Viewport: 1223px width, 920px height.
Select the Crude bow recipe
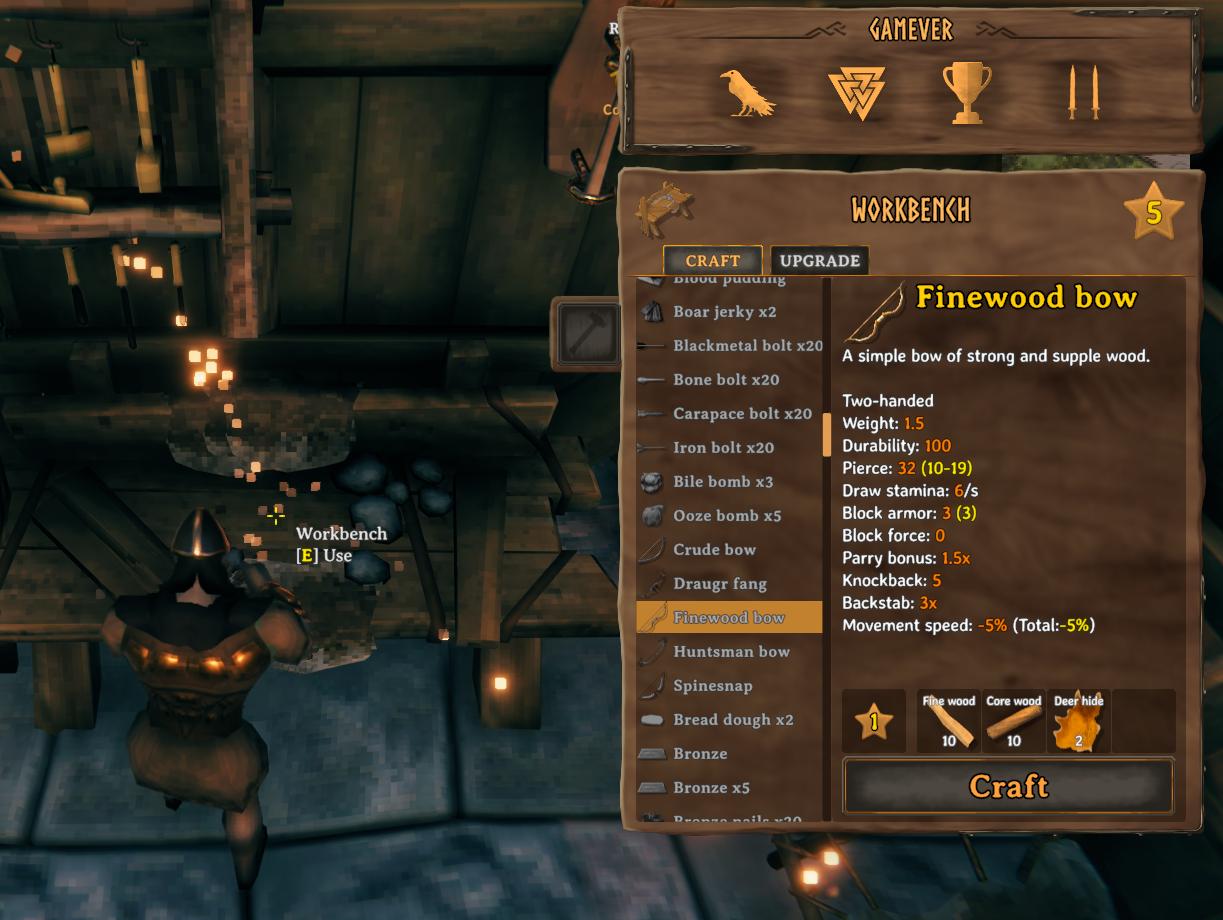pyautogui.click(x=714, y=550)
